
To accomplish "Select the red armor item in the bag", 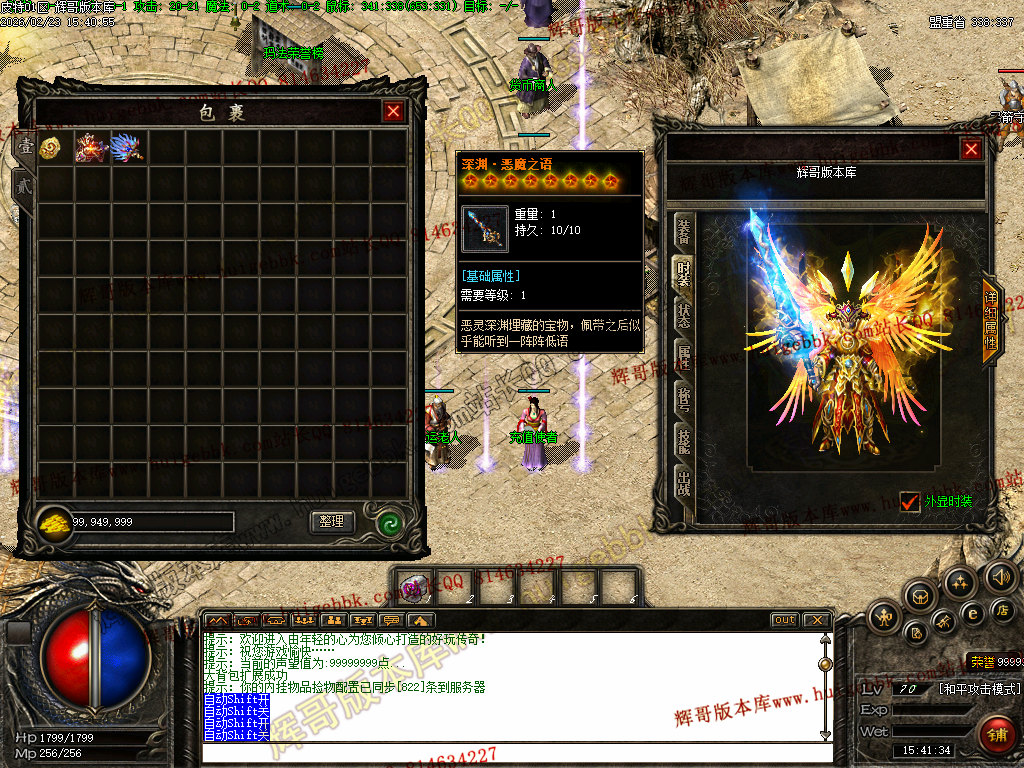I will (x=92, y=148).
